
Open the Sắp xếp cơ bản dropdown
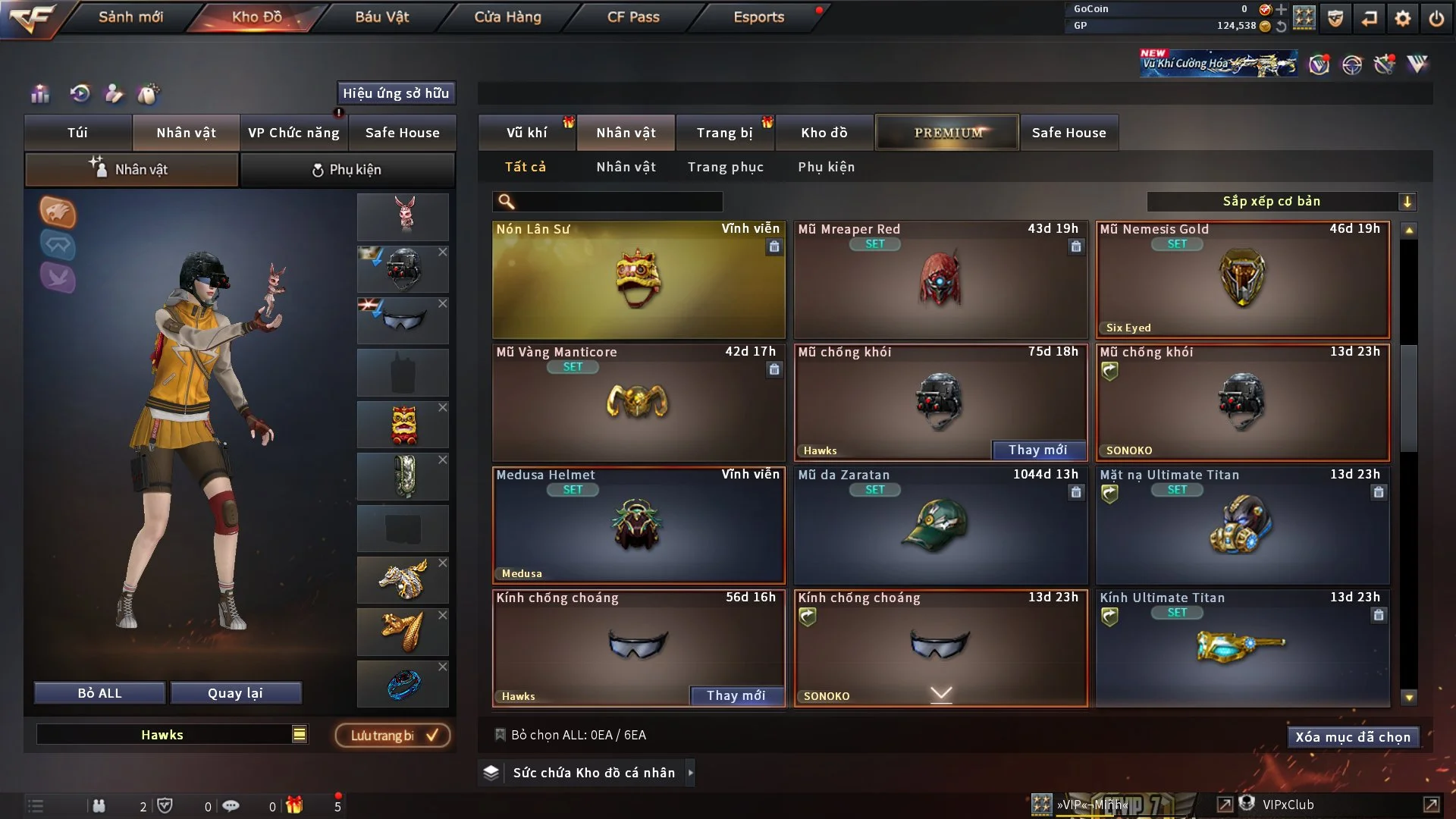point(1281,202)
